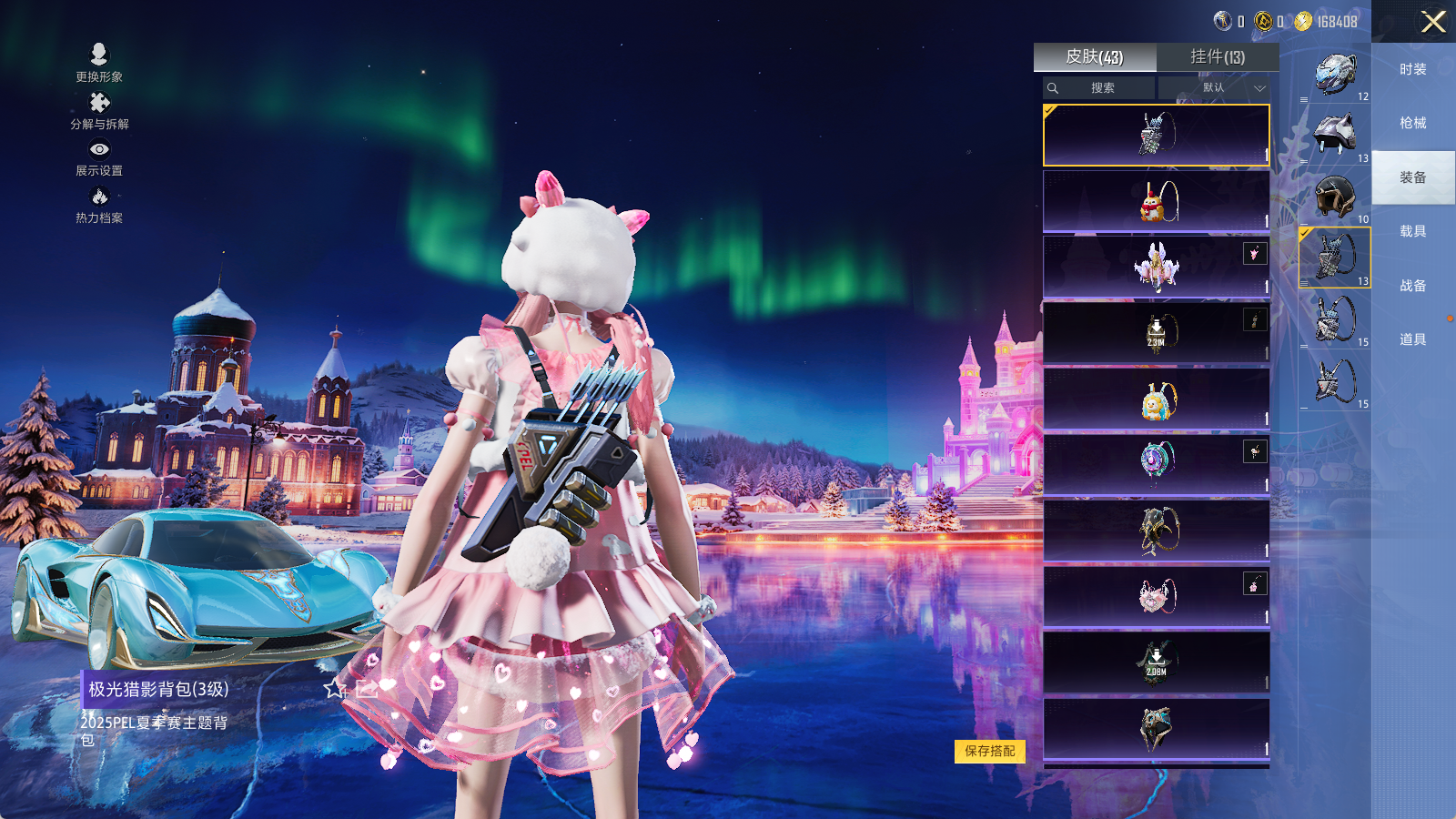Open 热力档案 flame option

click(99, 204)
